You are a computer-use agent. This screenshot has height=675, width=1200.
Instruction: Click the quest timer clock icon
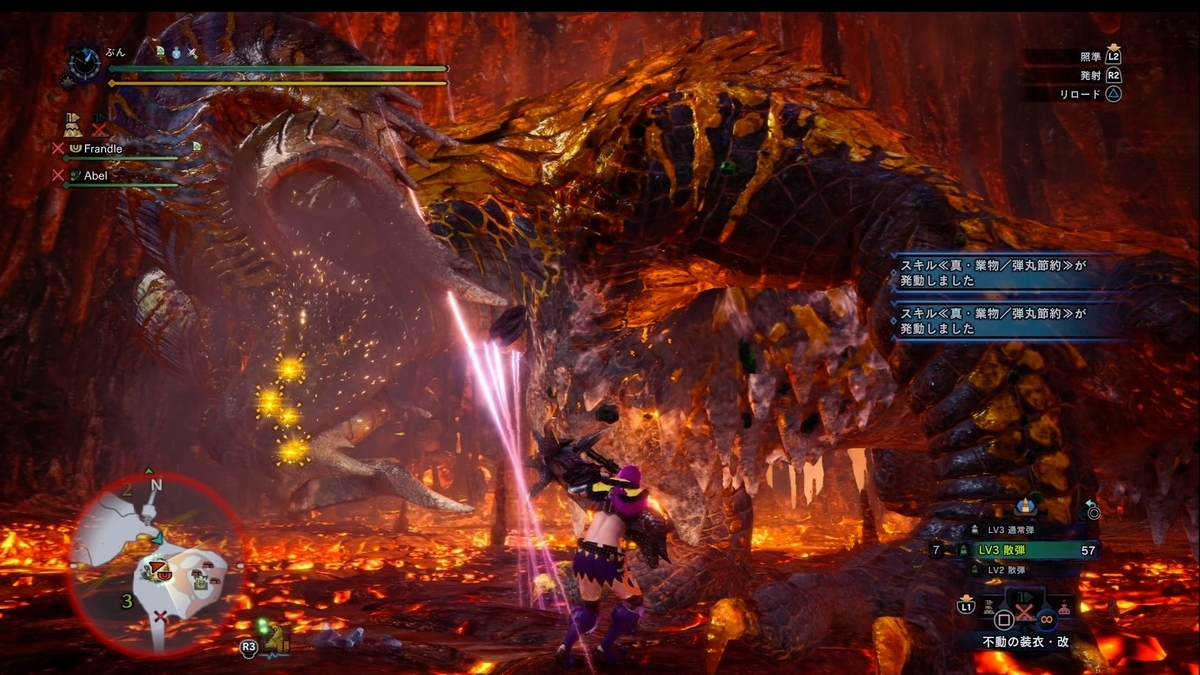click(83, 65)
